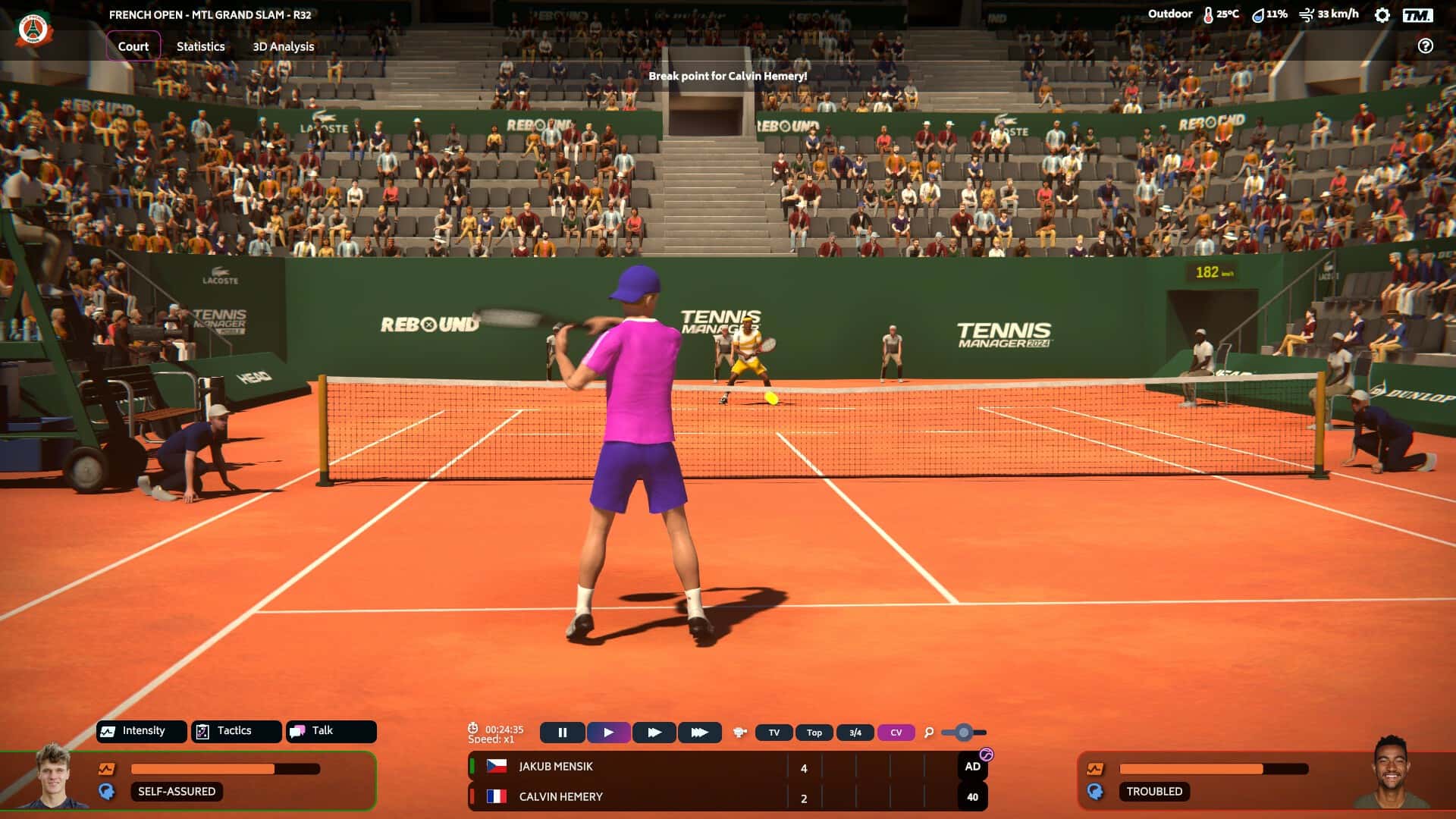This screenshot has height=819, width=1456.
Task: Open the 3D Analysis tab
Action: point(284,46)
